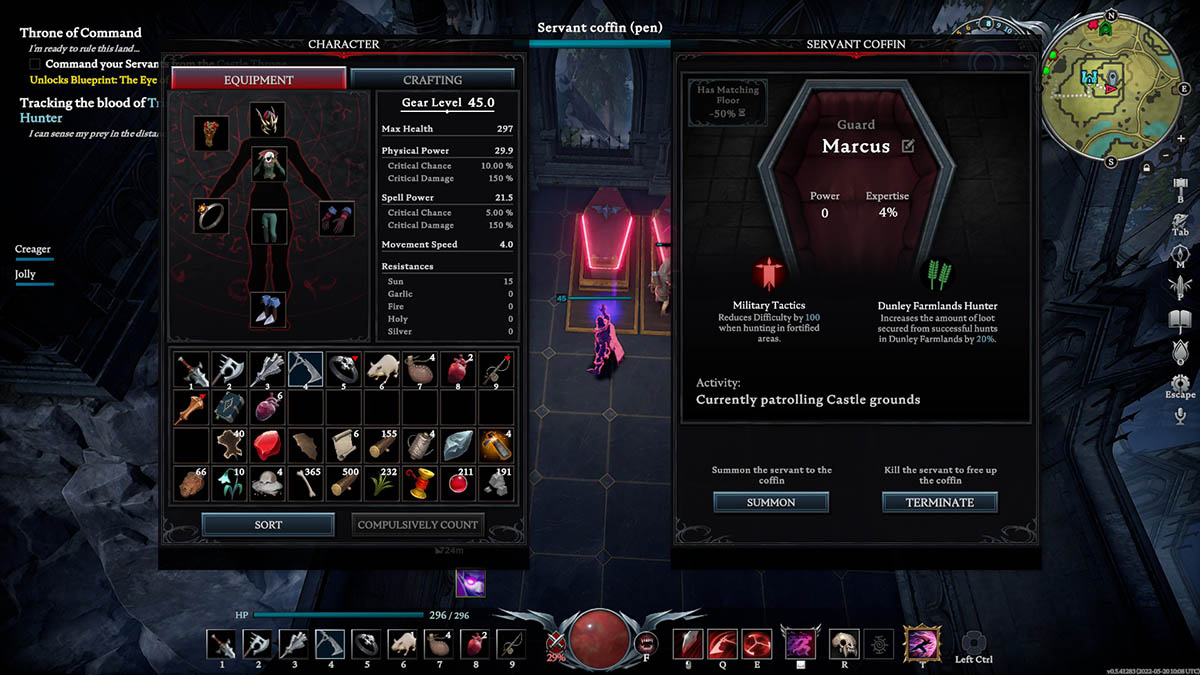
Task: Select the Equipment tab
Action: [259, 80]
